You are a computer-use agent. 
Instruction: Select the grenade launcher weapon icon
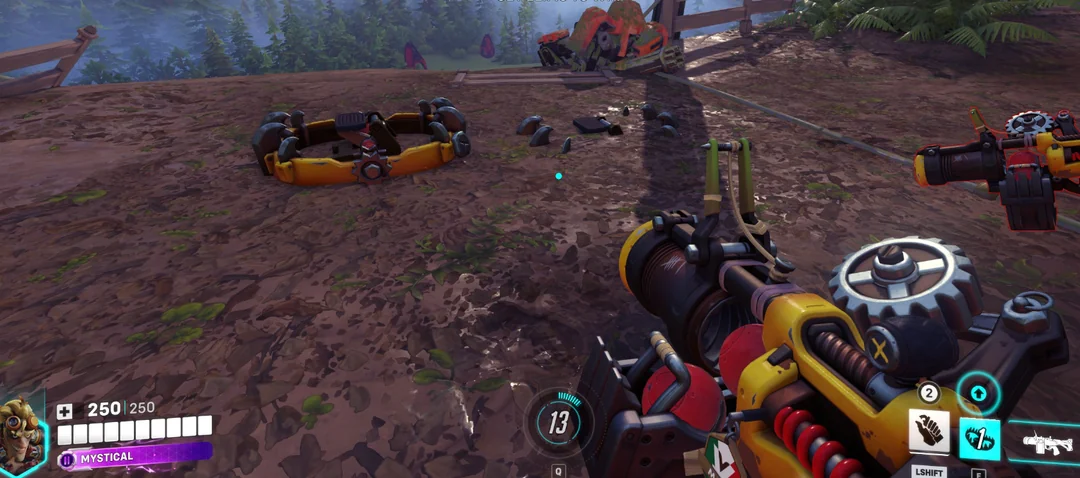[x=1047, y=443]
